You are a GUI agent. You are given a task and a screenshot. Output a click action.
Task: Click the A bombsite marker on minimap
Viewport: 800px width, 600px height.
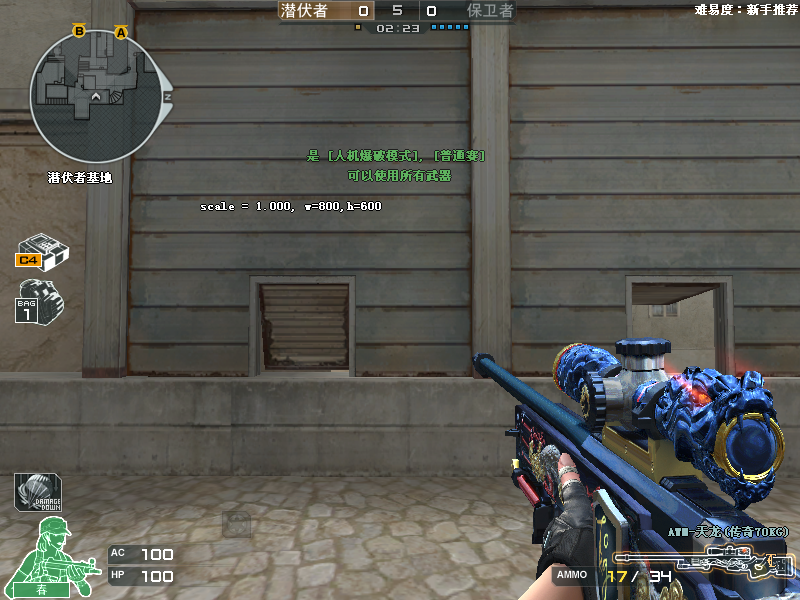(122, 33)
